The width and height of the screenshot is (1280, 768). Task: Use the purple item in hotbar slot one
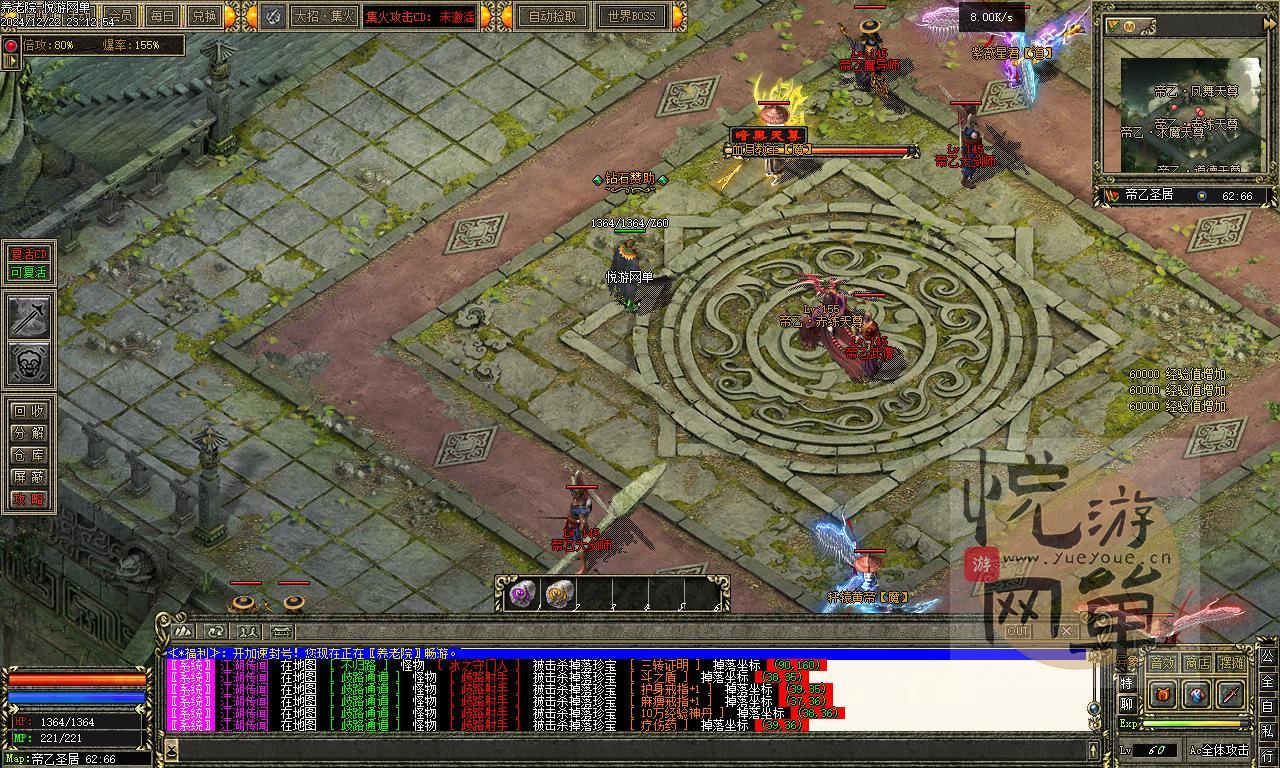(523, 594)
